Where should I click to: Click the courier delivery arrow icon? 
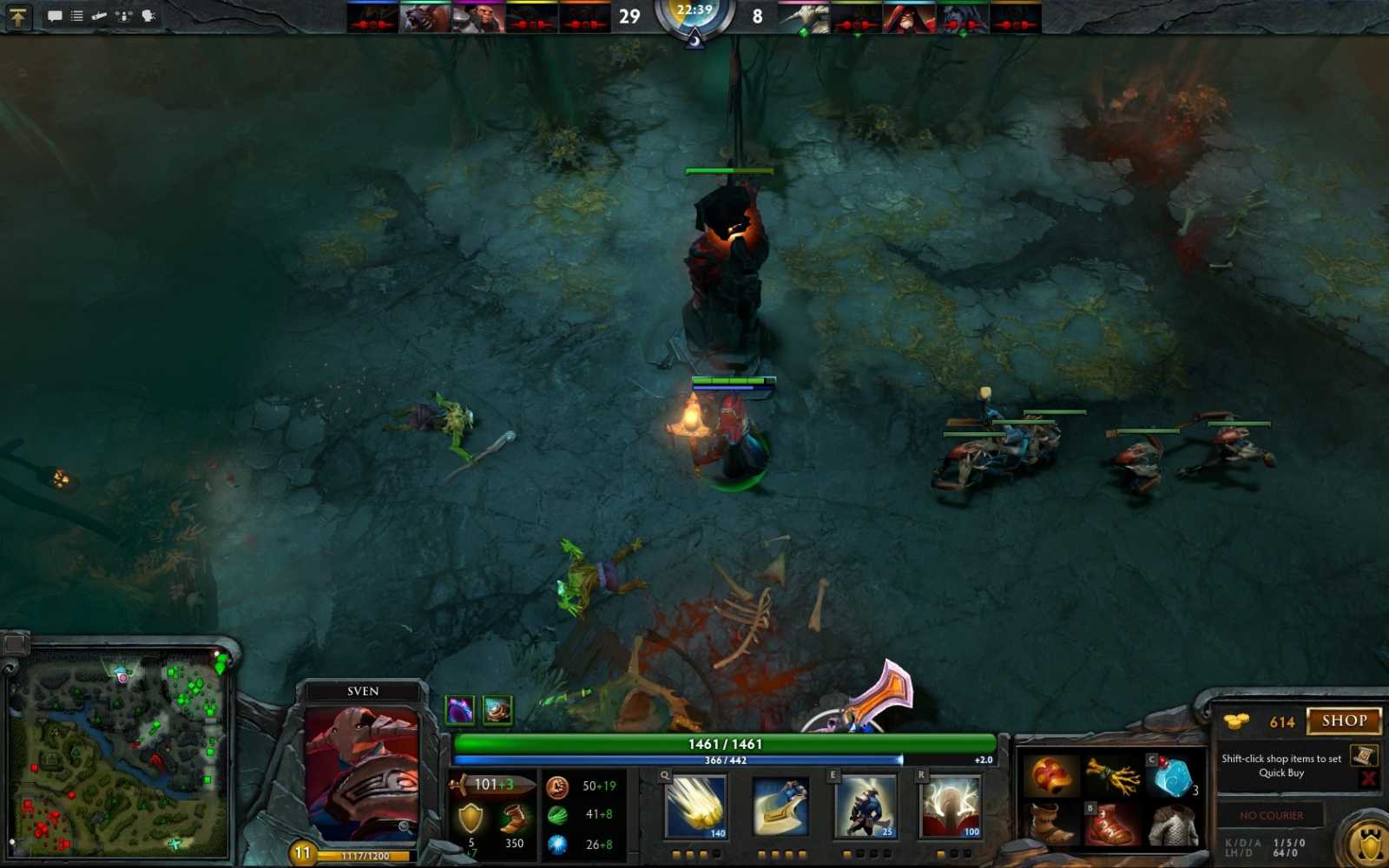(x=99, y=16)
